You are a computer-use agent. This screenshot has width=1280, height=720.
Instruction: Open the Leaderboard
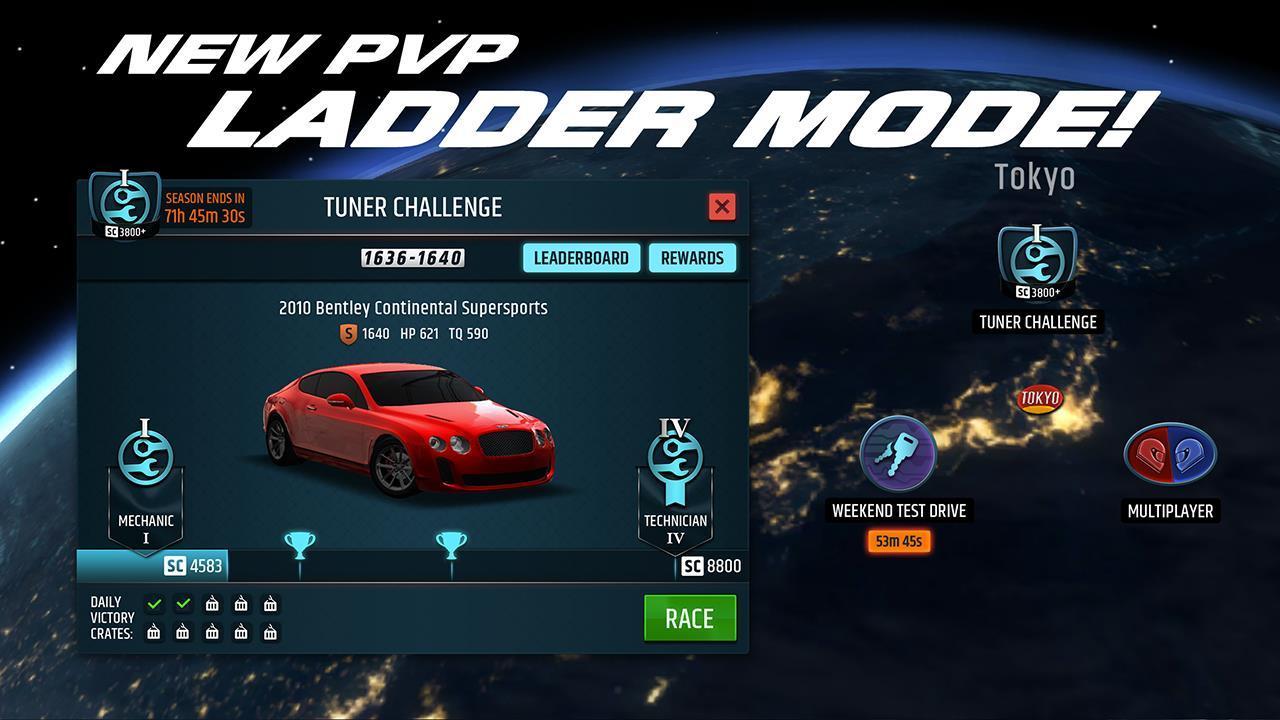click(x=581, y=257)
